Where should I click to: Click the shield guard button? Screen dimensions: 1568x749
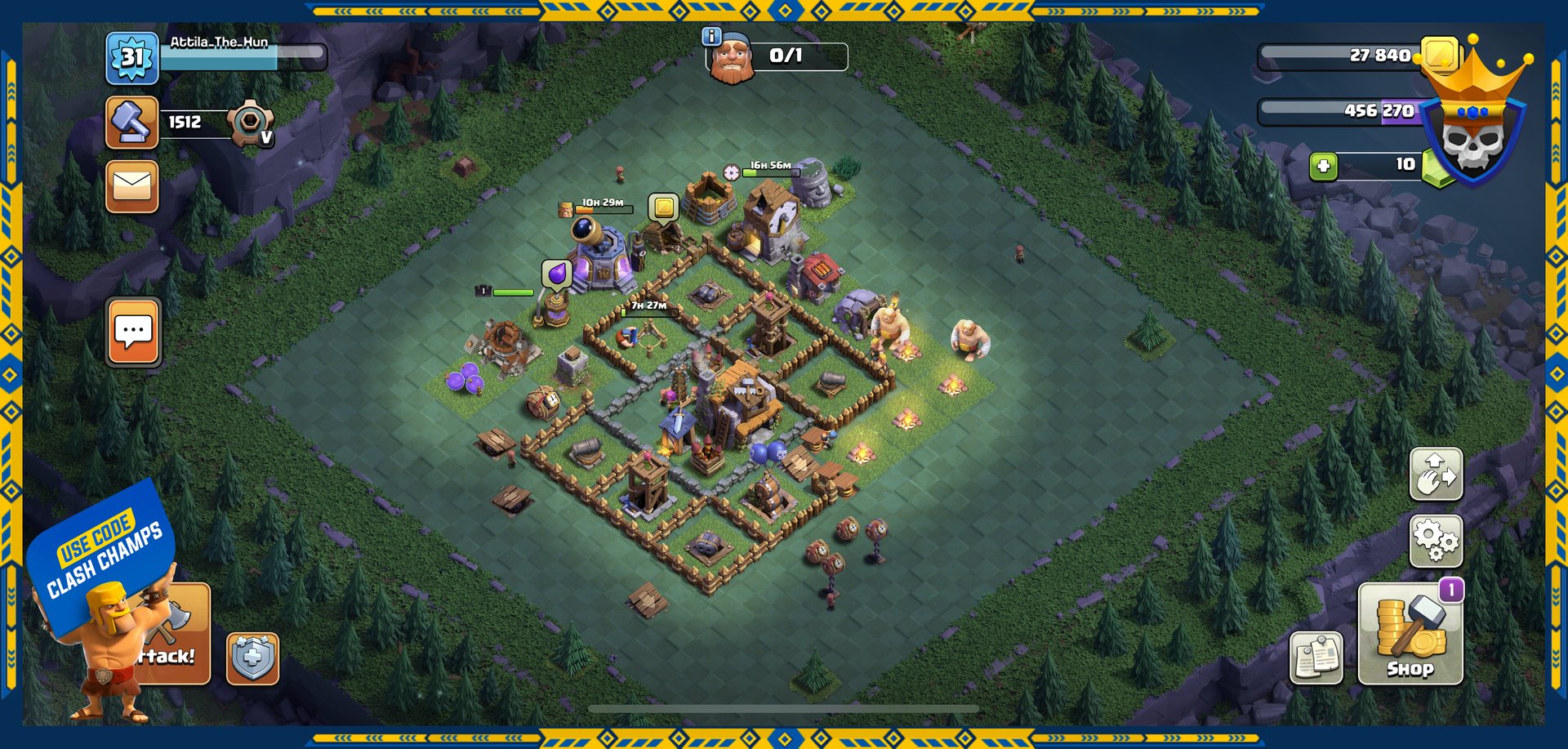(252, 658)
